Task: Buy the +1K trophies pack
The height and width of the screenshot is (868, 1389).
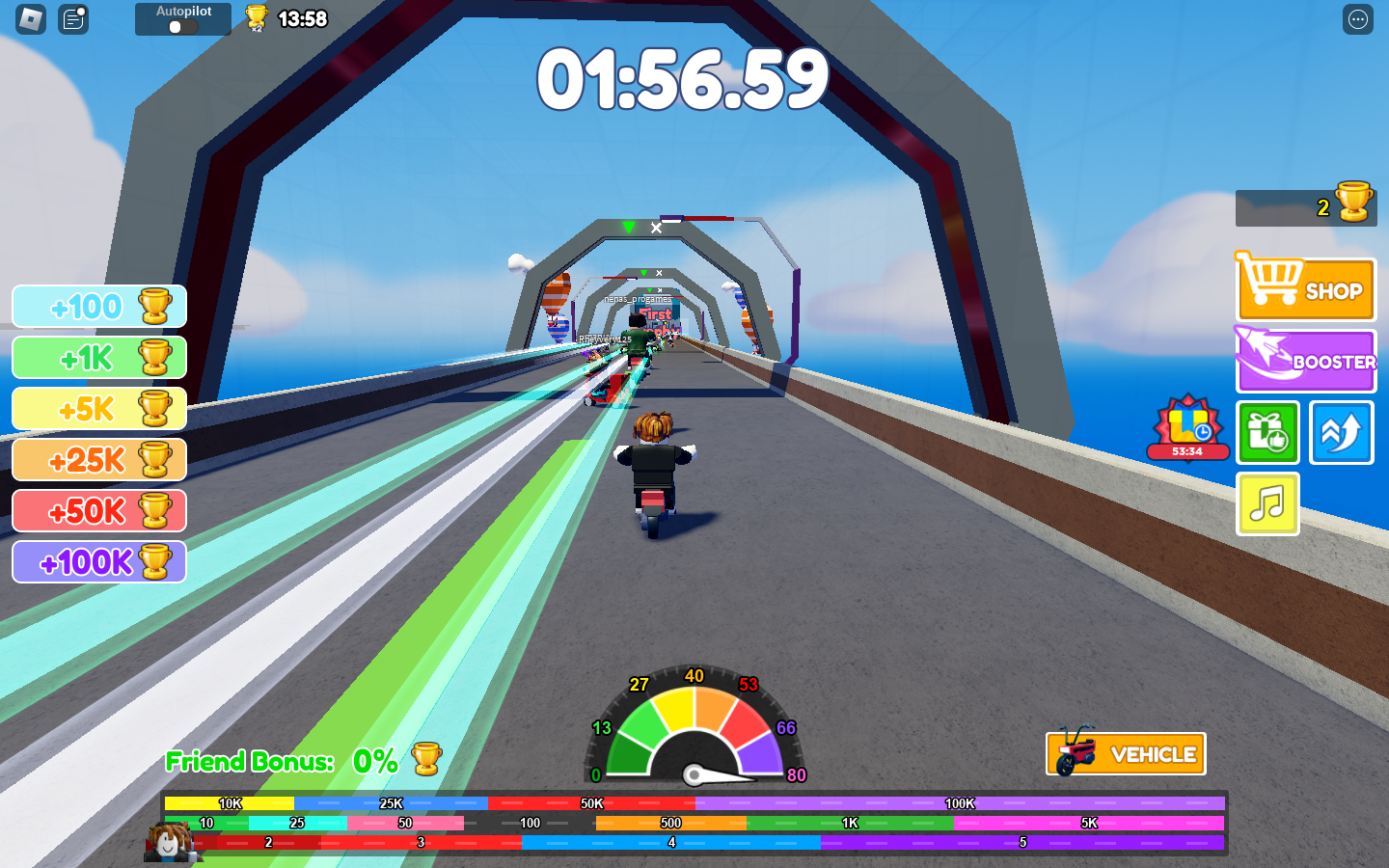Action: [x=99, y=358]
